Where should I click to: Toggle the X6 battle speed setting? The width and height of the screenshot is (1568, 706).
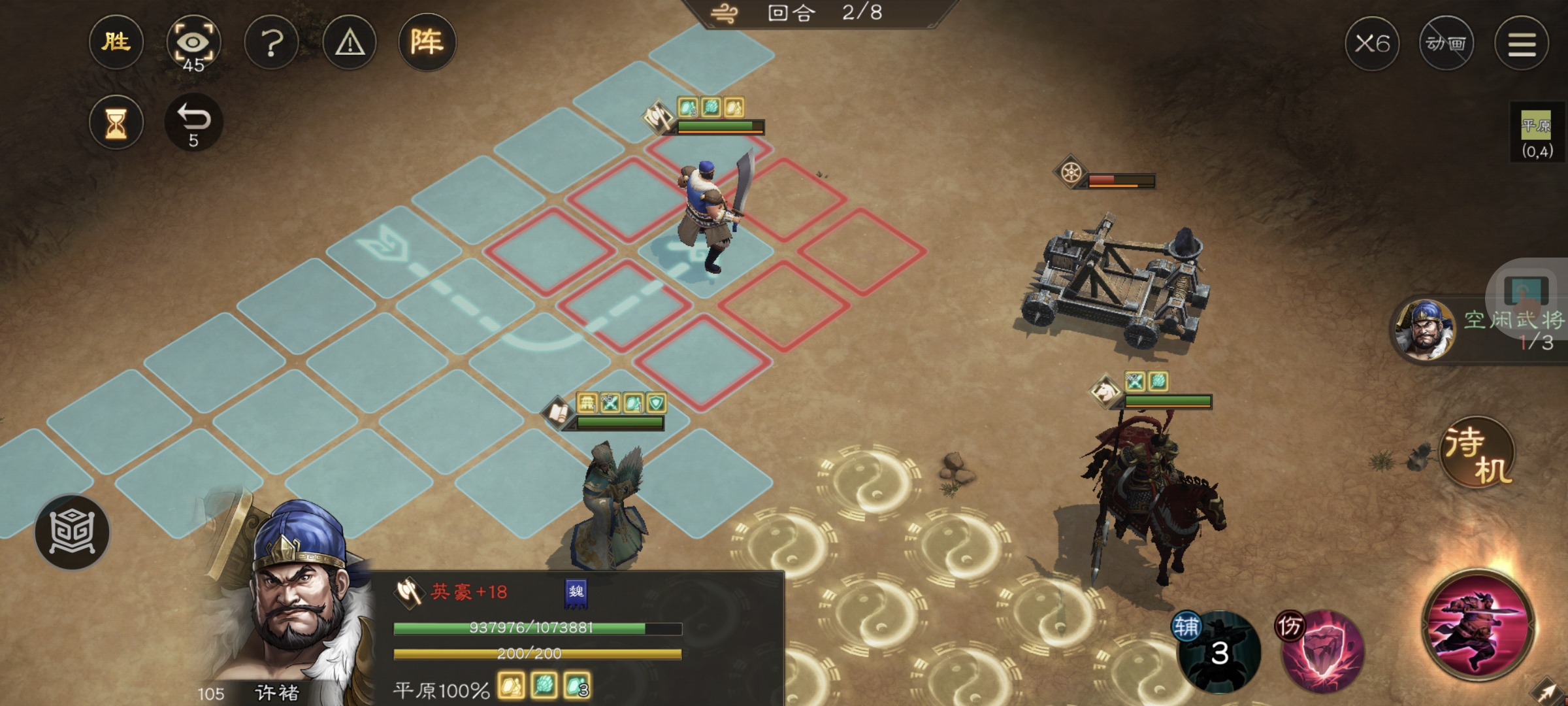tap(1373, 43)
